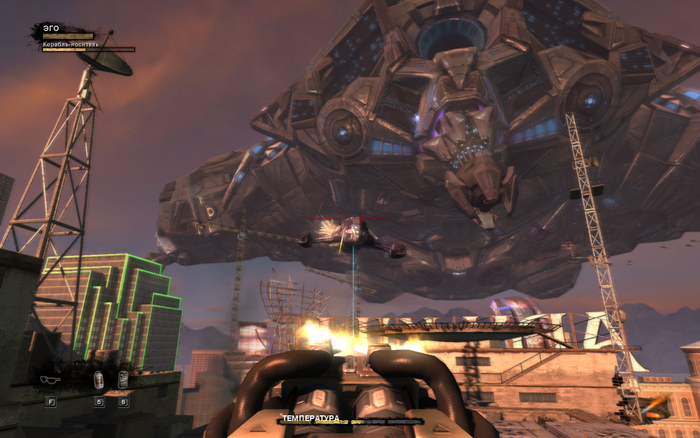Use the steroids pill bottle item
Image resolution: width=700 pixels, height=438 pixels.
(x=99, y=380)
